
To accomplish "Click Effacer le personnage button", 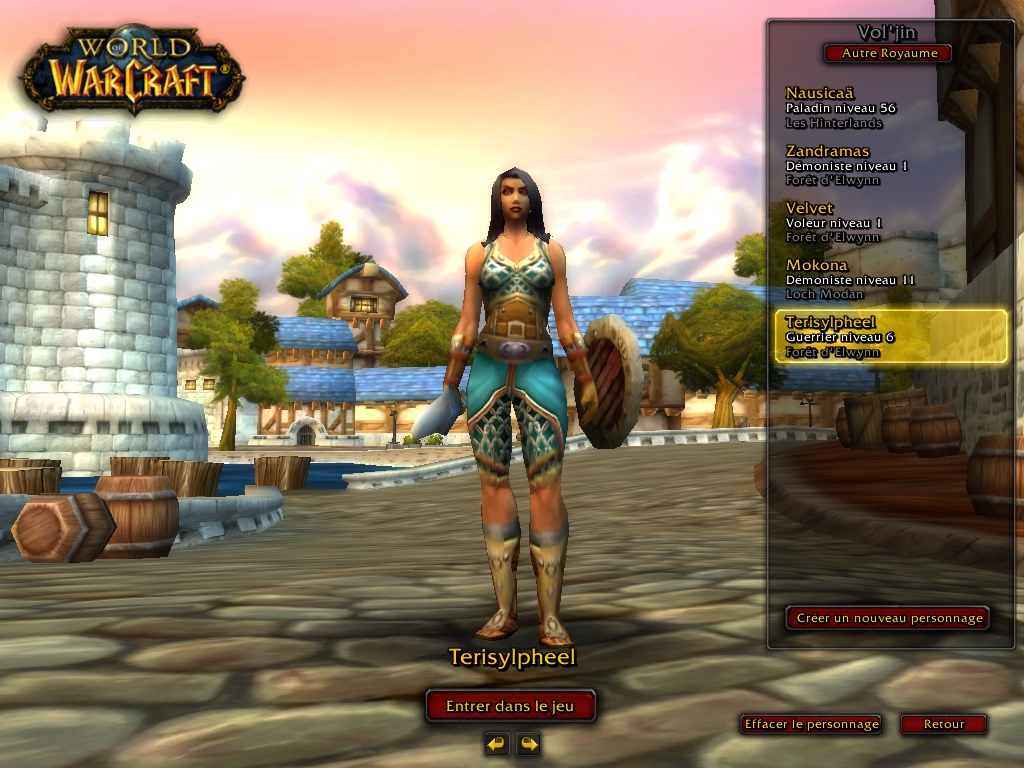I will [x=811, y=724].
